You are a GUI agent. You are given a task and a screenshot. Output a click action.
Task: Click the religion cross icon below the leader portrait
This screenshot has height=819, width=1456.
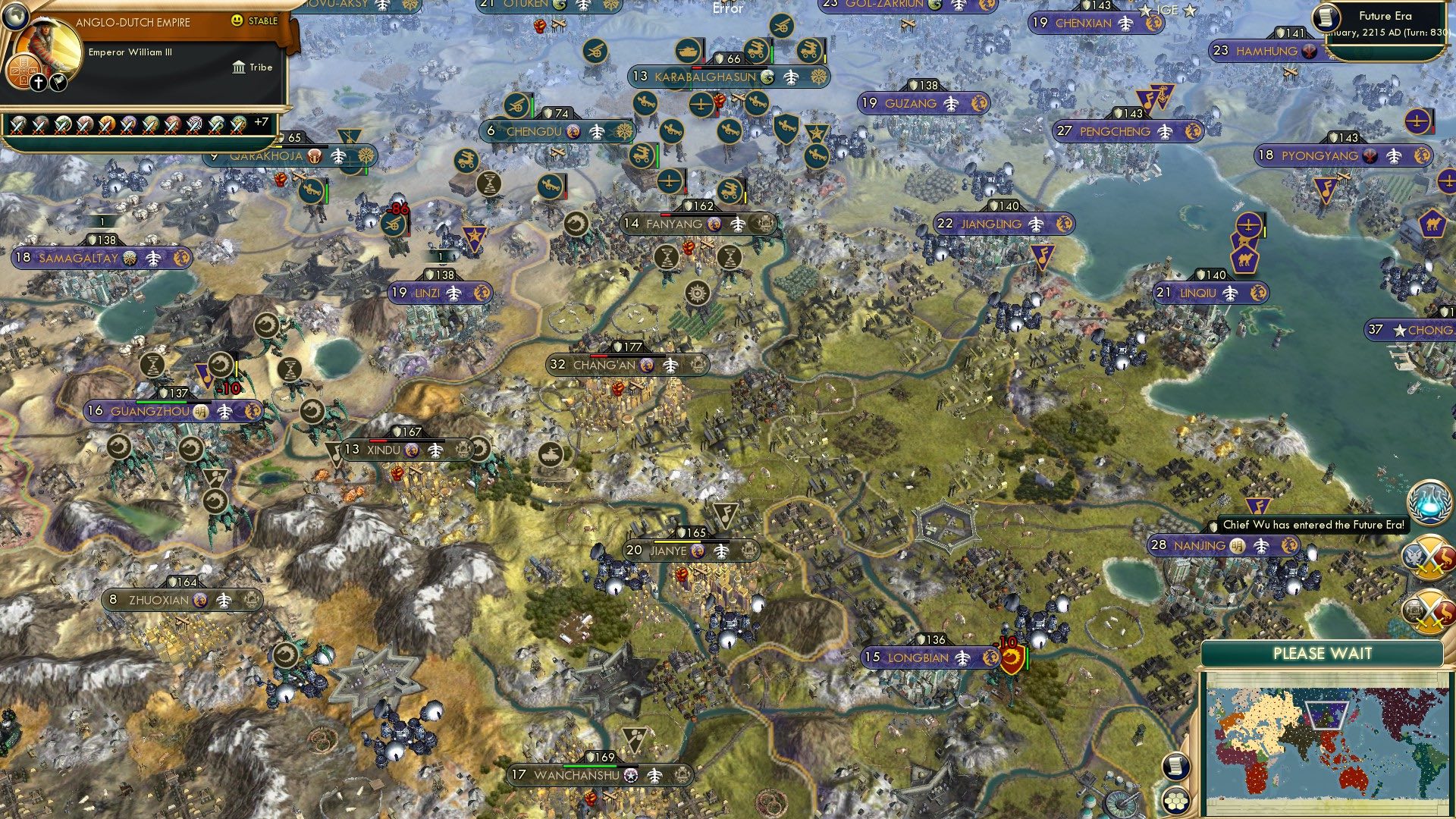(x=39, y=83)
